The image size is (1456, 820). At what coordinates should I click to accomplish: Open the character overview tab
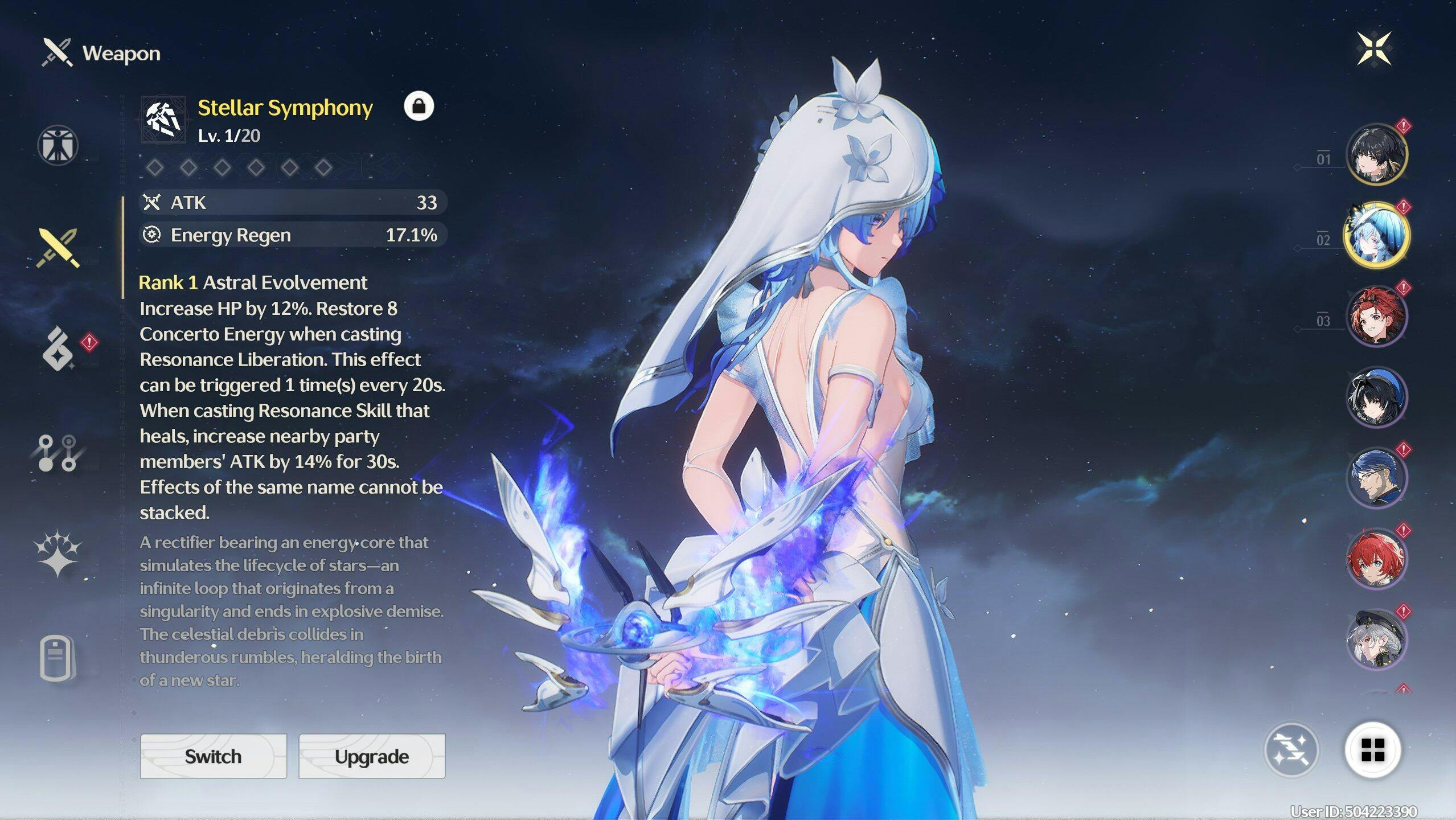coord(58,145)
